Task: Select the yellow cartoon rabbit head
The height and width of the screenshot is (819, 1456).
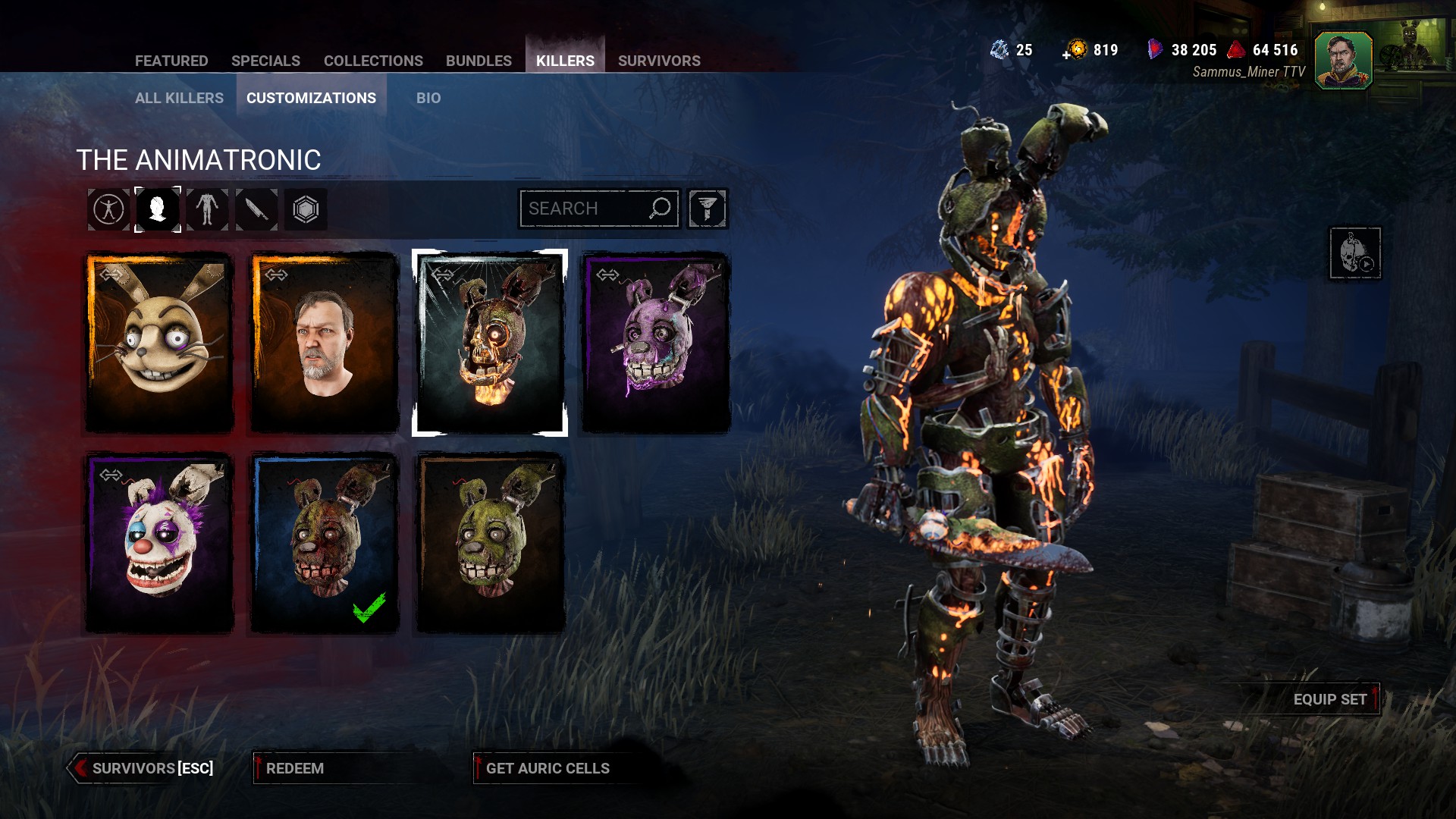Action: coord(159,343)
